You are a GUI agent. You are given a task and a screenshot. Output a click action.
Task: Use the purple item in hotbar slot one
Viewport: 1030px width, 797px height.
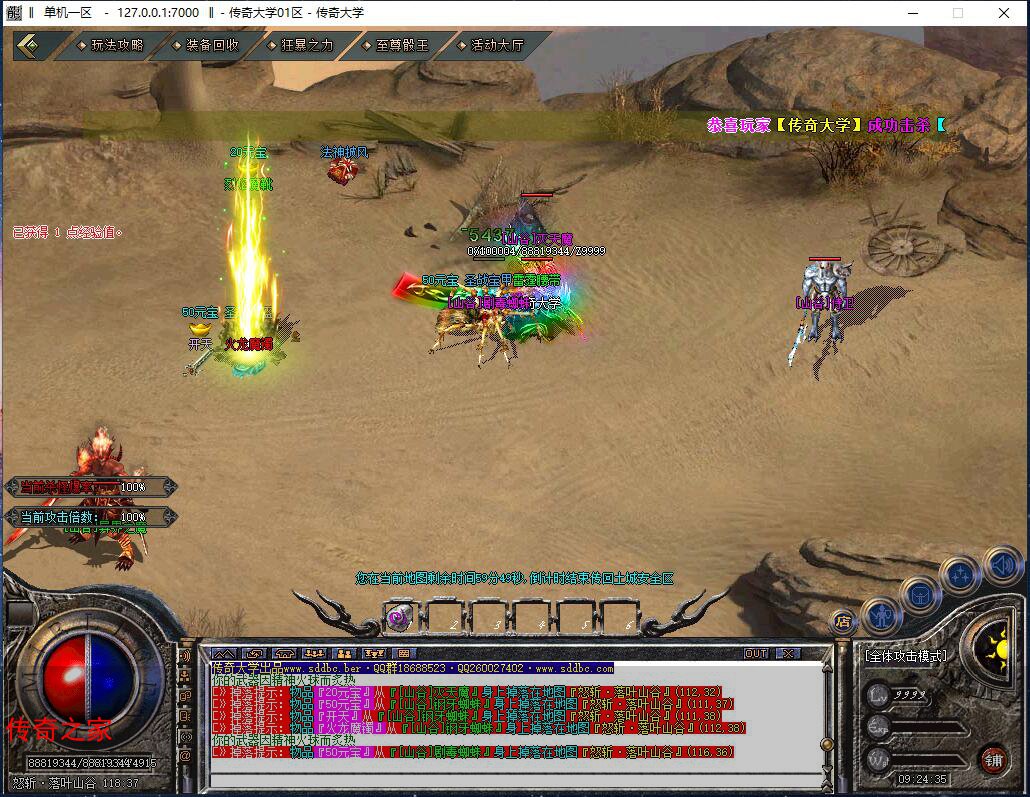click(400, 618)
